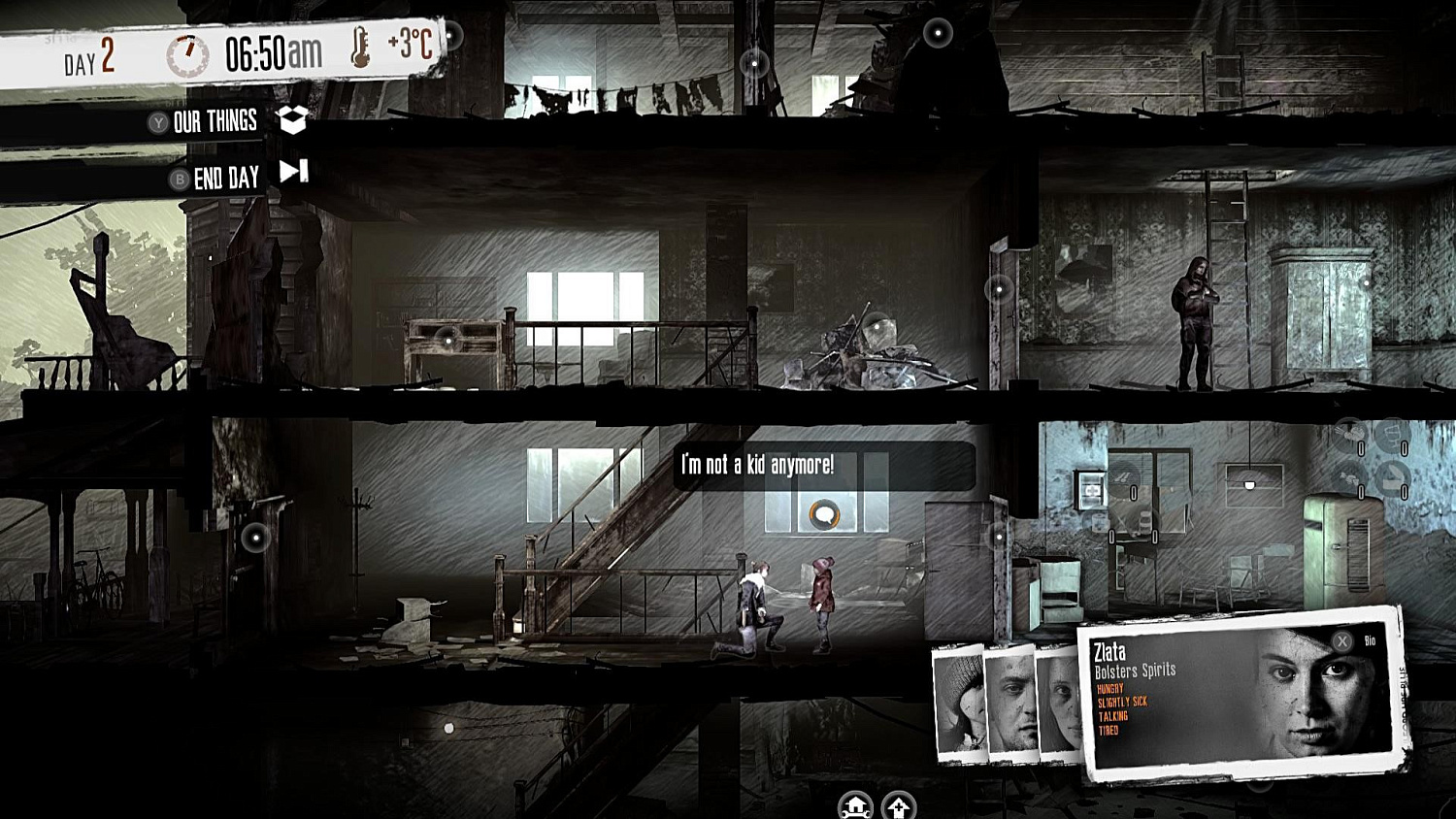Image resolution: width=1456 pixels, height=819 pixels.
Task: Click the upgrade arrow icon at bottom center
Action: pos(898,806)
